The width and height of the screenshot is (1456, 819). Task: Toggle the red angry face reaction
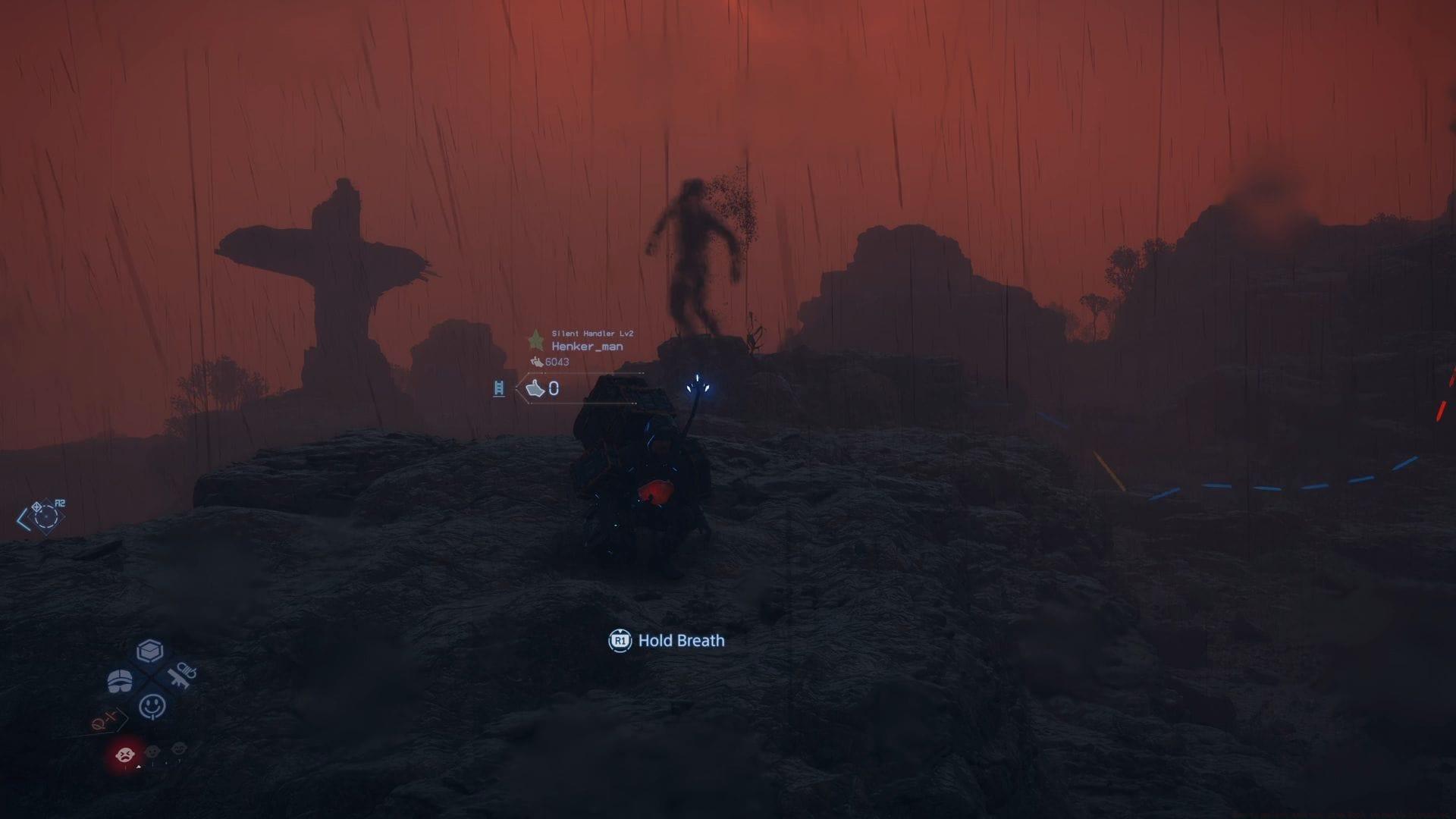pyautogui.click(x=125, y=754)
